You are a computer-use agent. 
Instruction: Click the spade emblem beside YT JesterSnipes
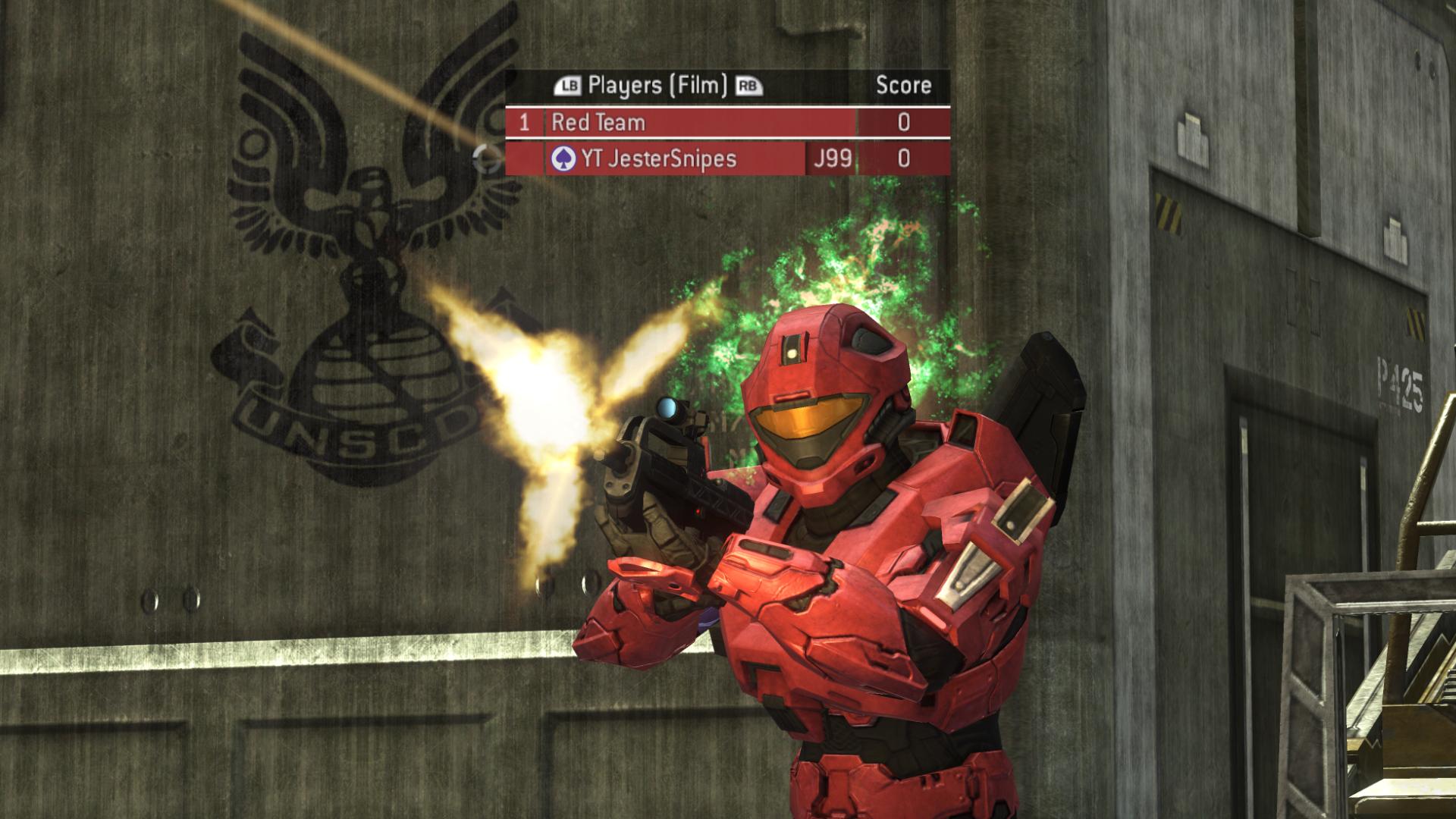point(563,159)
